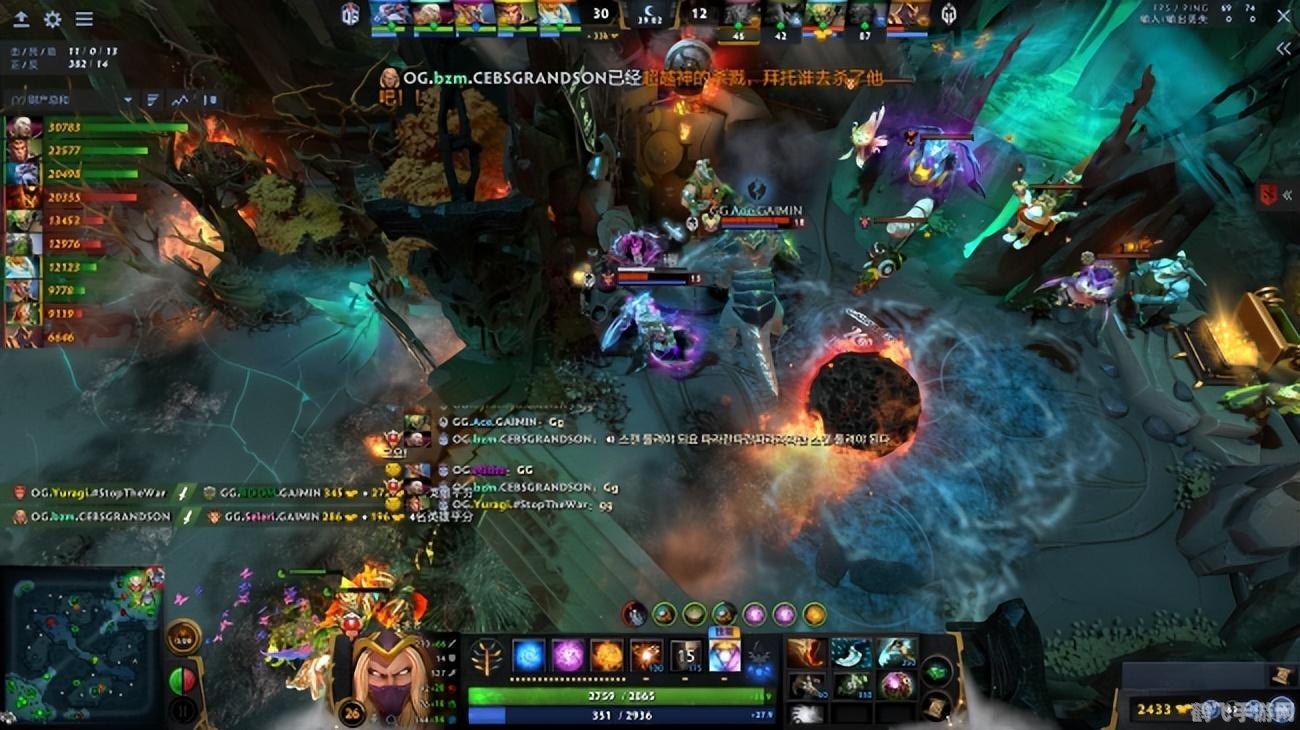Viewport: 1300px width, 730px height.
Task: Toggle the red indicator next to minimap
Action: point(188,680)
